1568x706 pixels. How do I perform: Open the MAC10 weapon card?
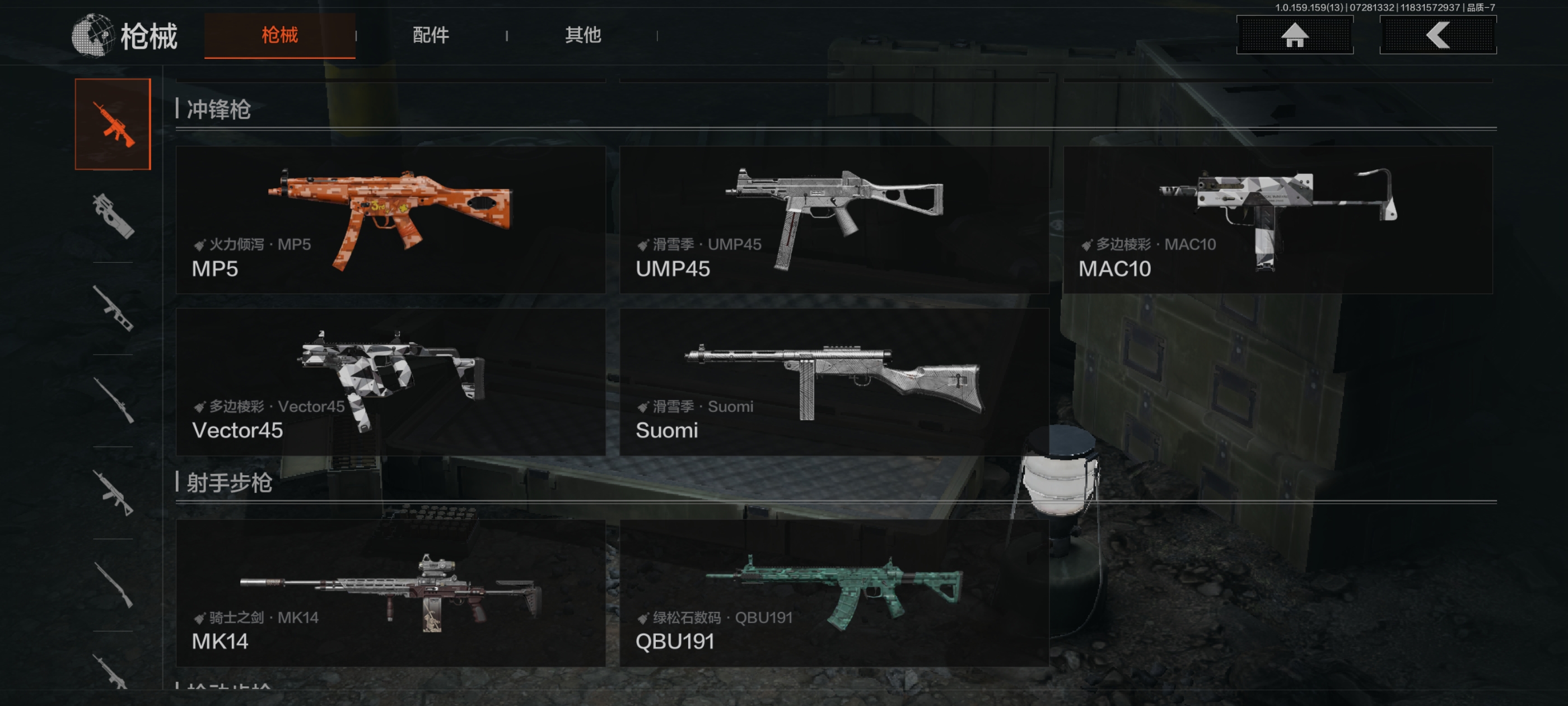click(x=1277, y=220)
